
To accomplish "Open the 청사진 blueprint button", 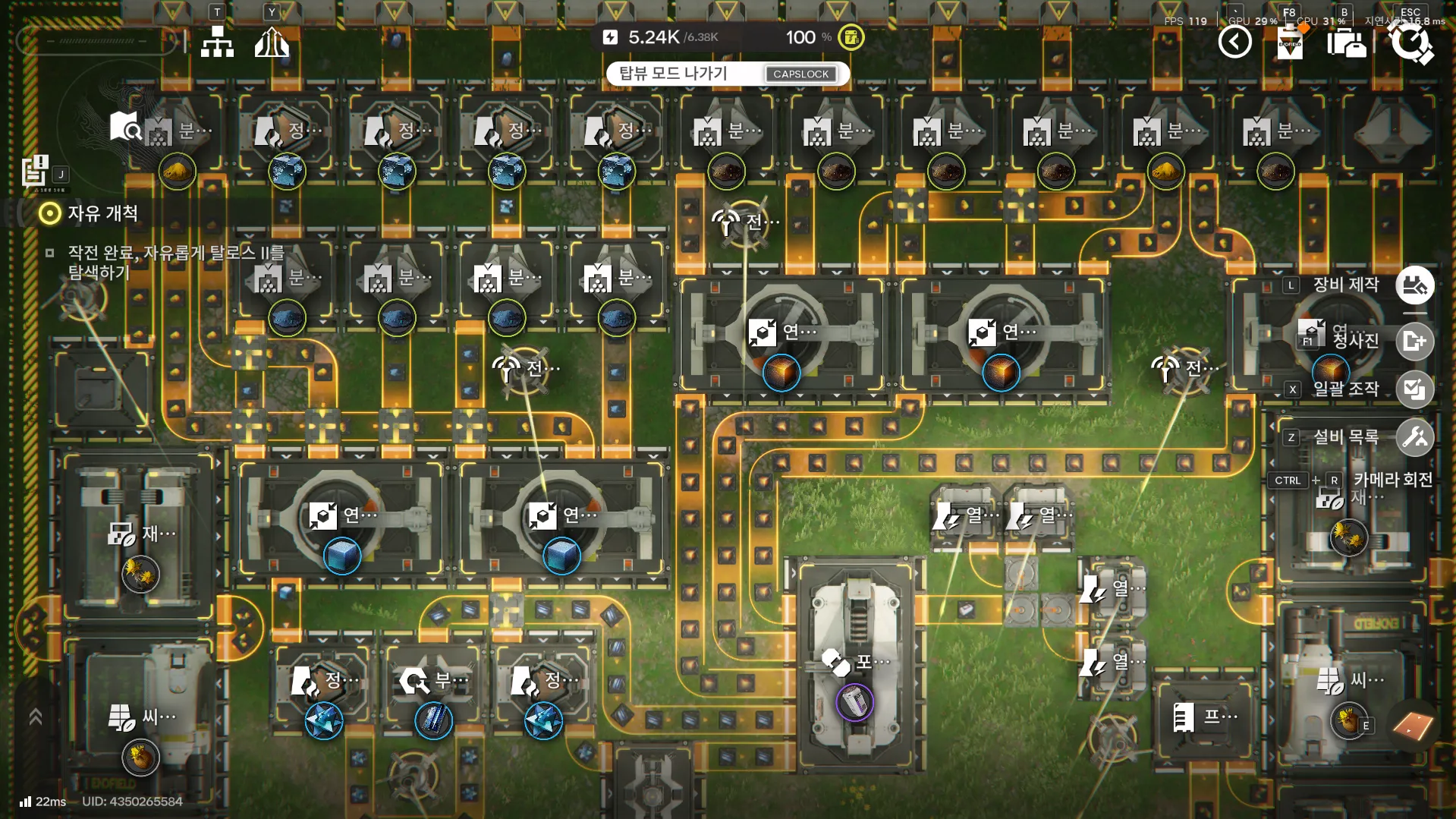I will [x=1414, y=341].
